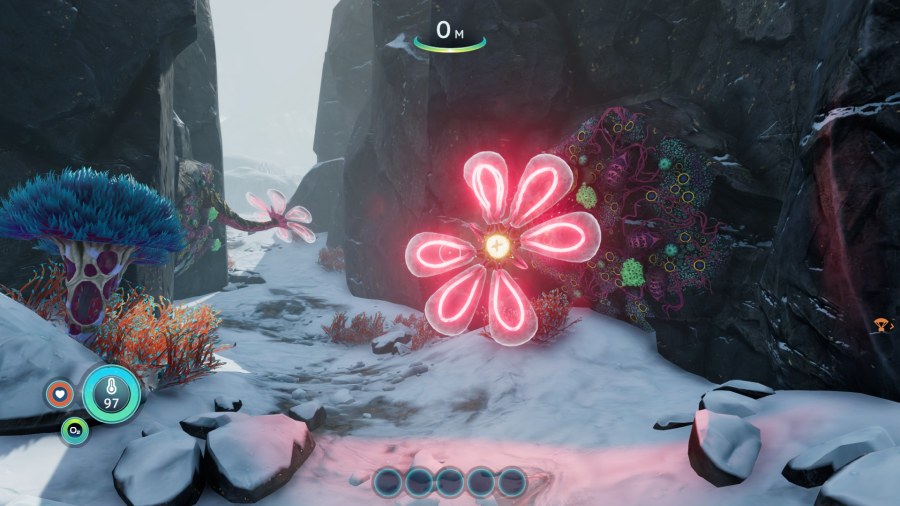
Task: Click the orange signal beacon ping marker
Action: pyautogui.click(x=882, y=325)
